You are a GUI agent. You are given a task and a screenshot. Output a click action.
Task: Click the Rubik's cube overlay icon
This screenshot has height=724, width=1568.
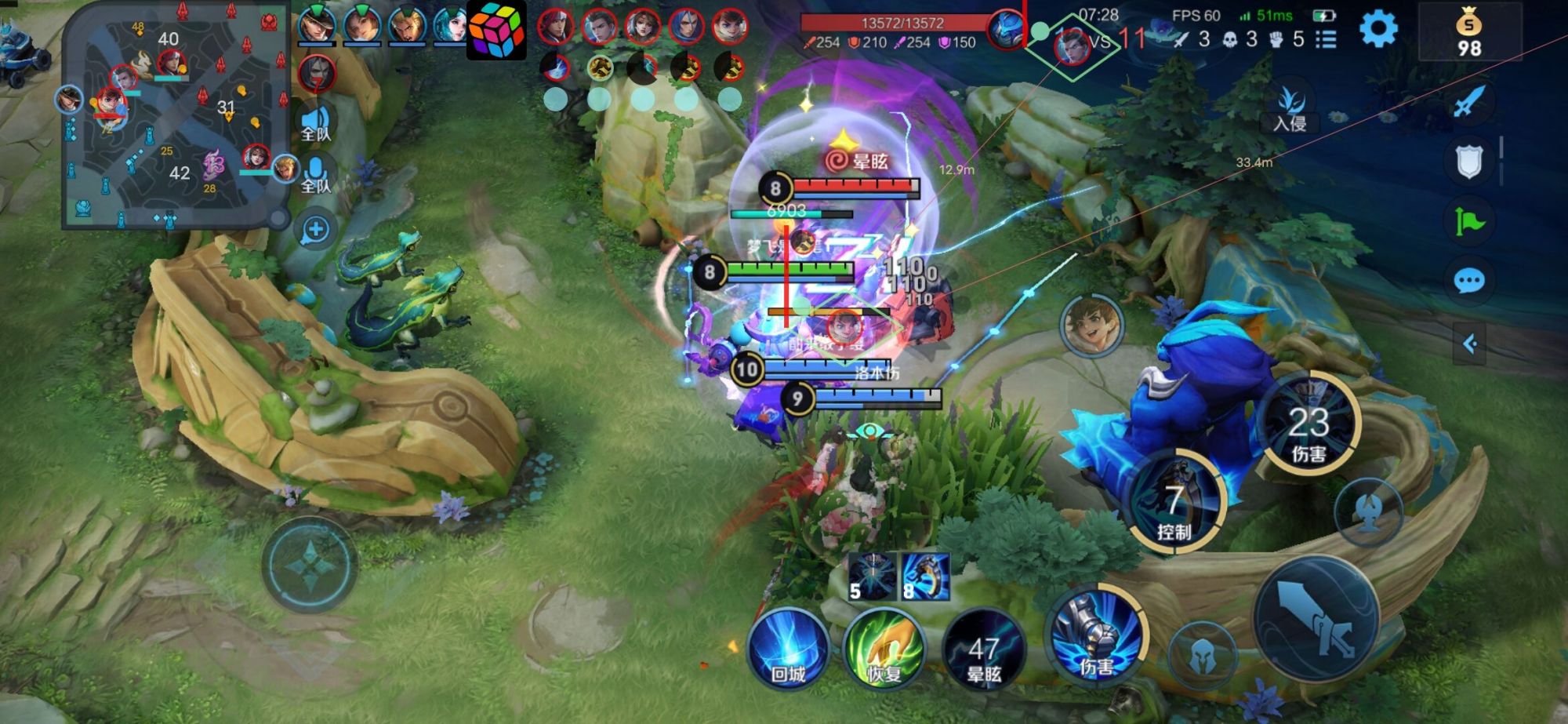pos(496,30)
